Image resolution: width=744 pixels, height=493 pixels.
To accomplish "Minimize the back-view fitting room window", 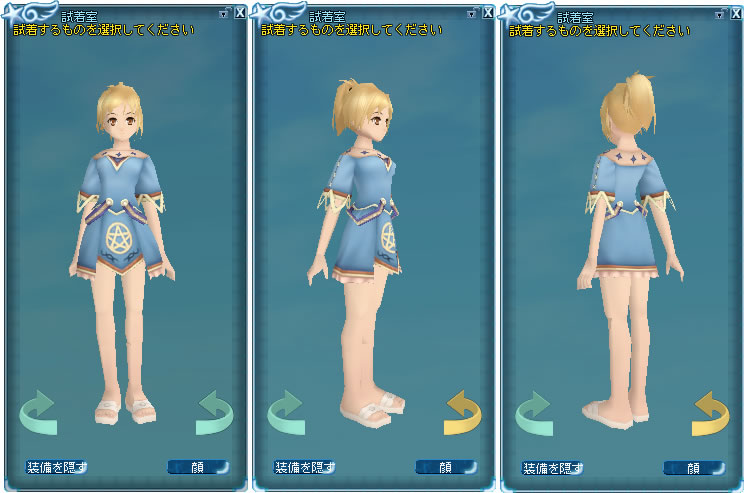I will pos(720,13).
